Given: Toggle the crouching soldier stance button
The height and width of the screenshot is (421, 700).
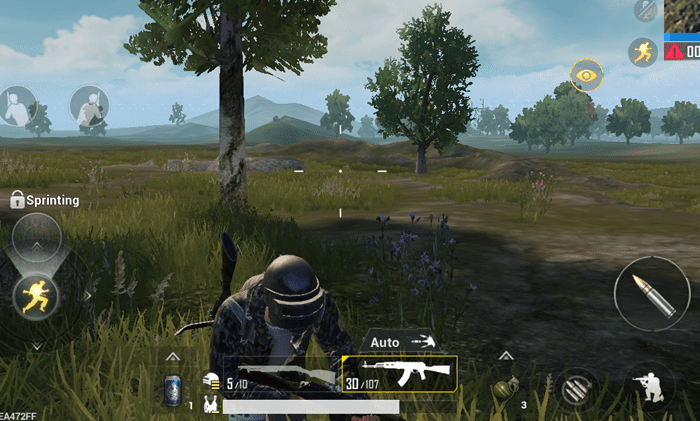Looking at the screenshot, I should click(x=648, y=386).
